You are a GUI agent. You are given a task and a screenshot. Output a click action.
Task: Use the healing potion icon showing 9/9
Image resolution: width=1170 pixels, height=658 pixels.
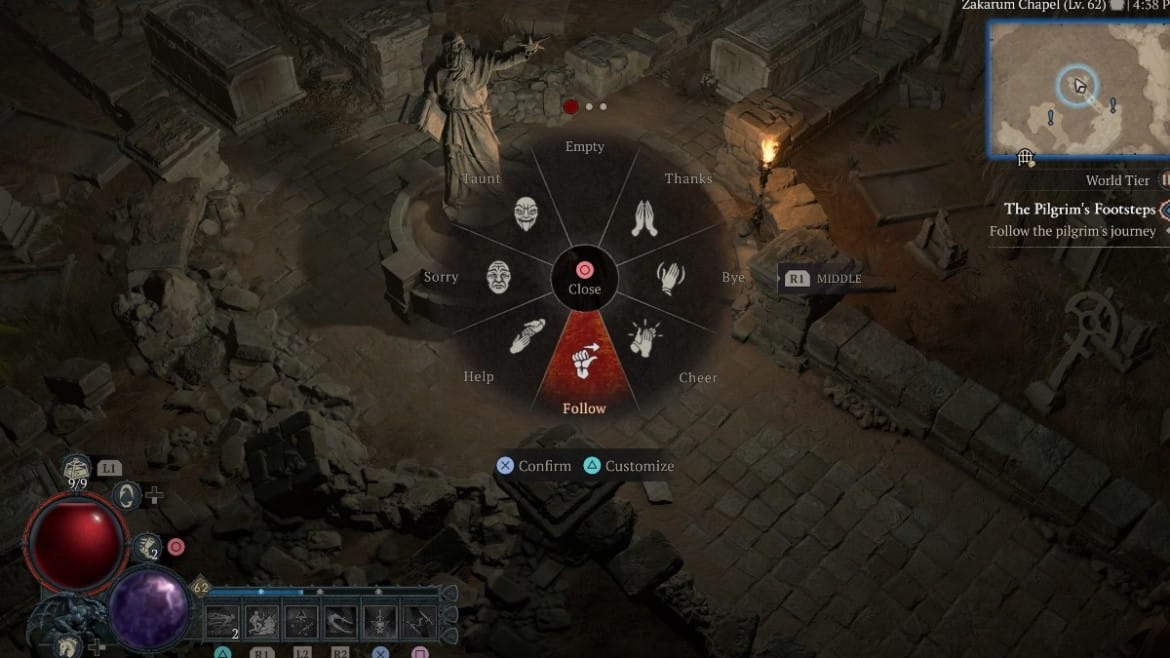tap(77, 467)
